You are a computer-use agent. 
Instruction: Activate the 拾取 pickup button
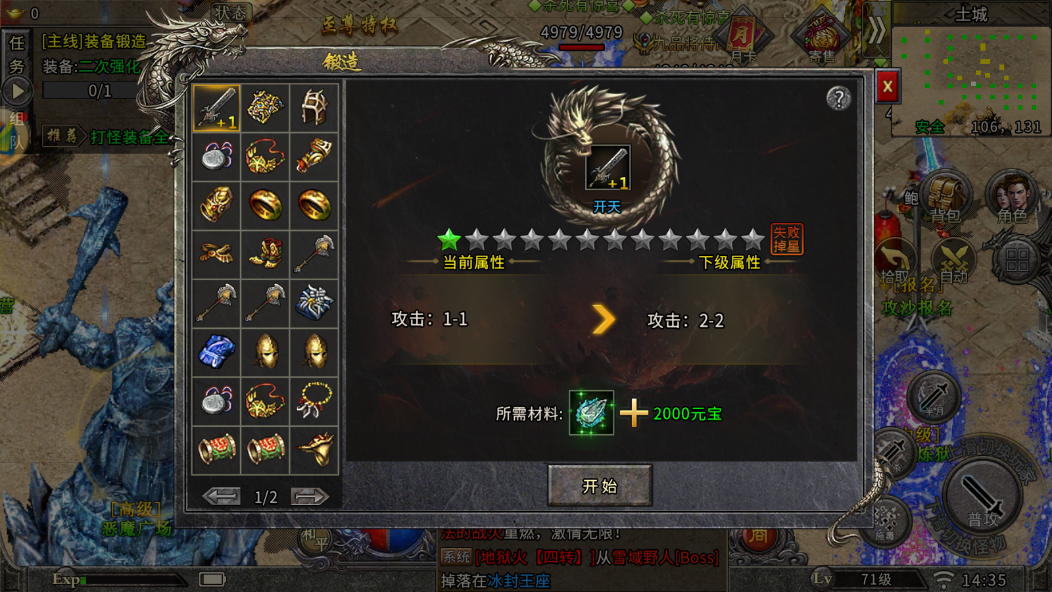[896, 262]
